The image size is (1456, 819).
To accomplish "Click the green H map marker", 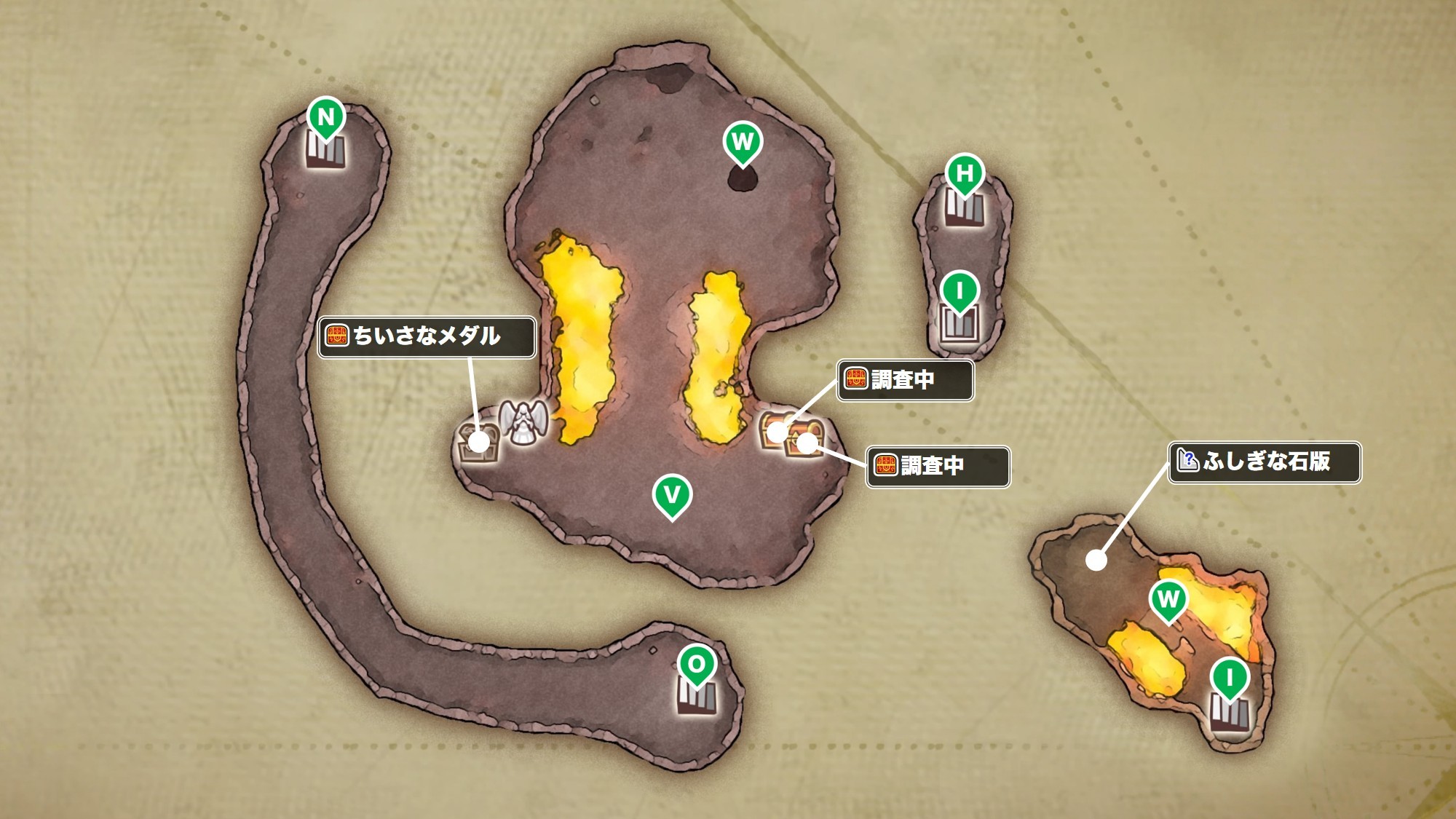I will (x=965, y=173).
